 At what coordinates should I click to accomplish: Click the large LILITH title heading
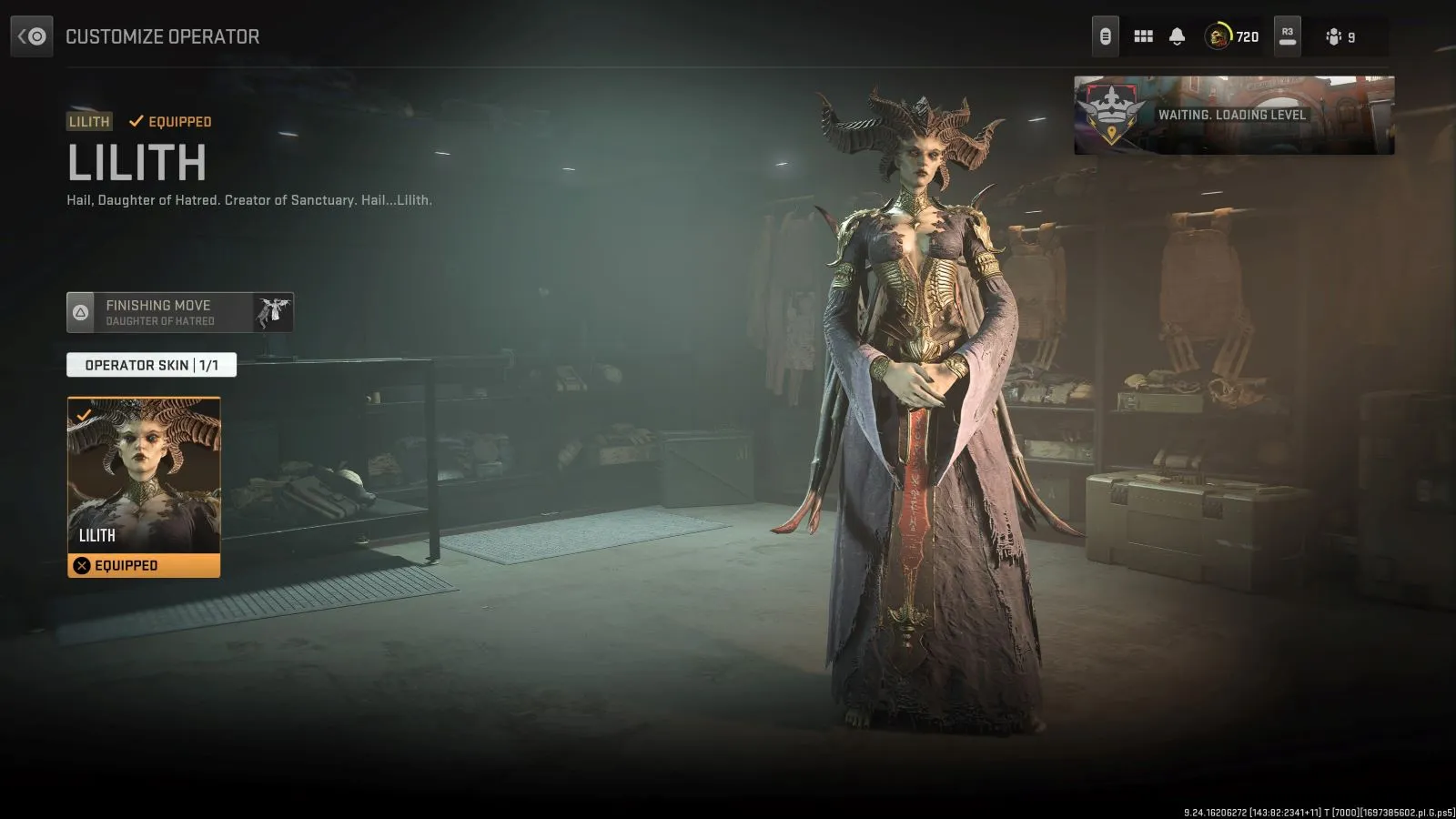pos(136,165)
